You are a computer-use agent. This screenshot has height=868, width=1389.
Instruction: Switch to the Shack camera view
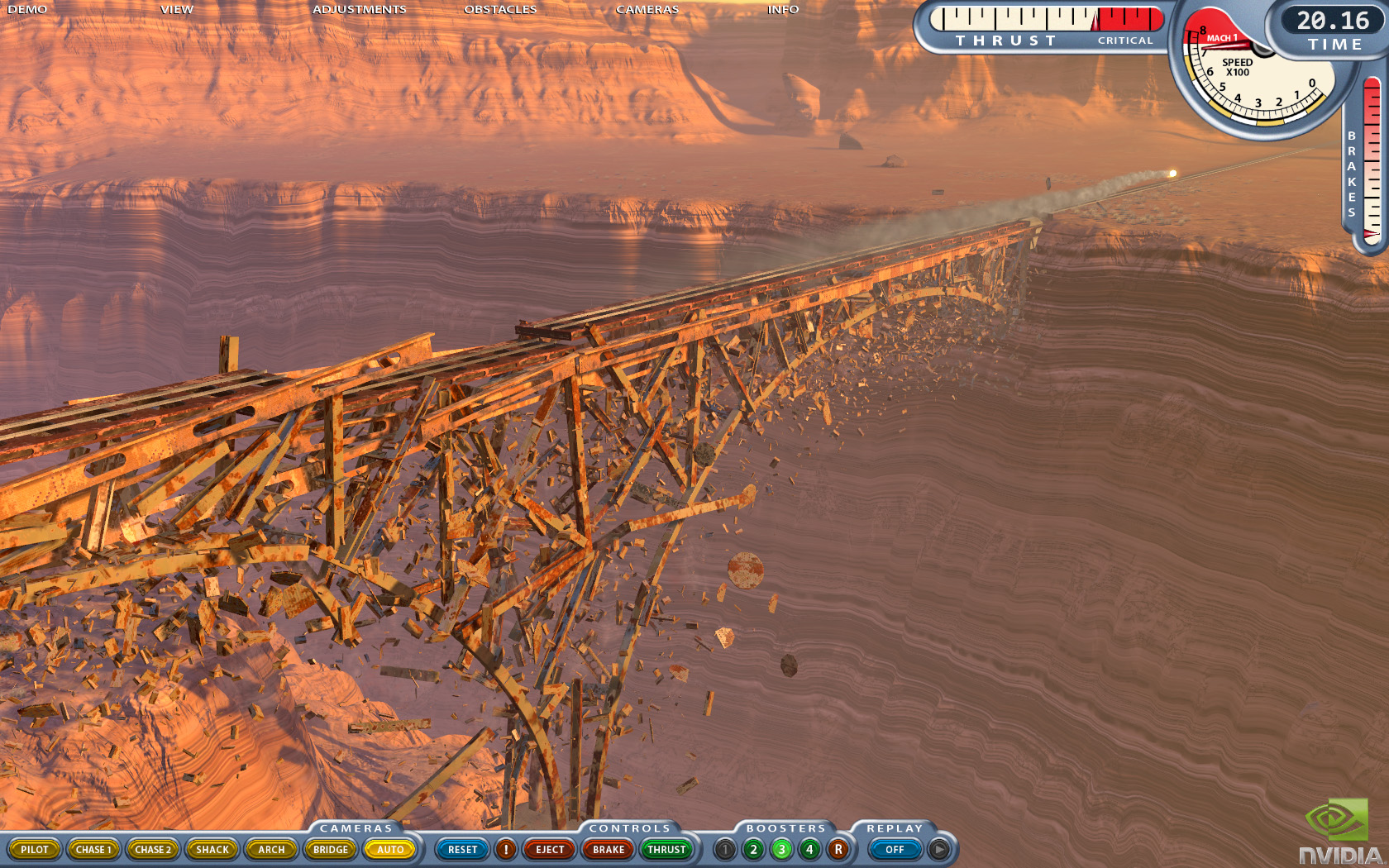tap(212, 849)
